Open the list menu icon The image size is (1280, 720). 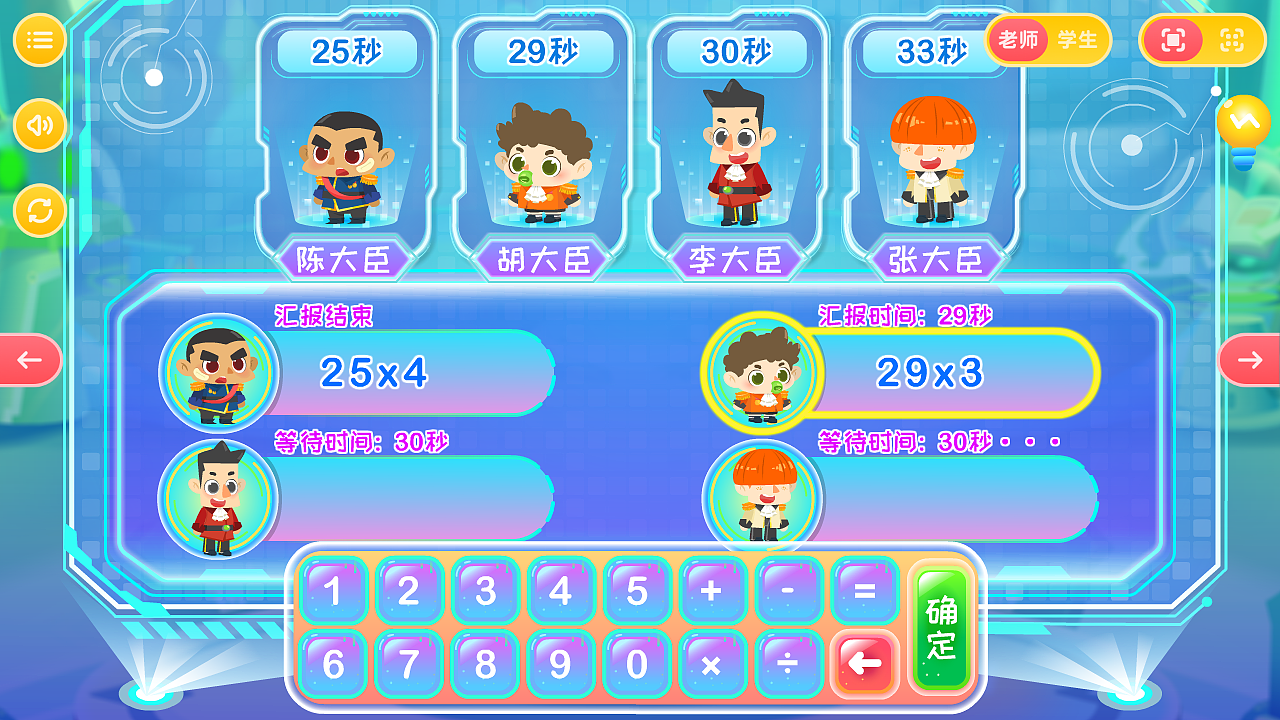pos(40,40)
